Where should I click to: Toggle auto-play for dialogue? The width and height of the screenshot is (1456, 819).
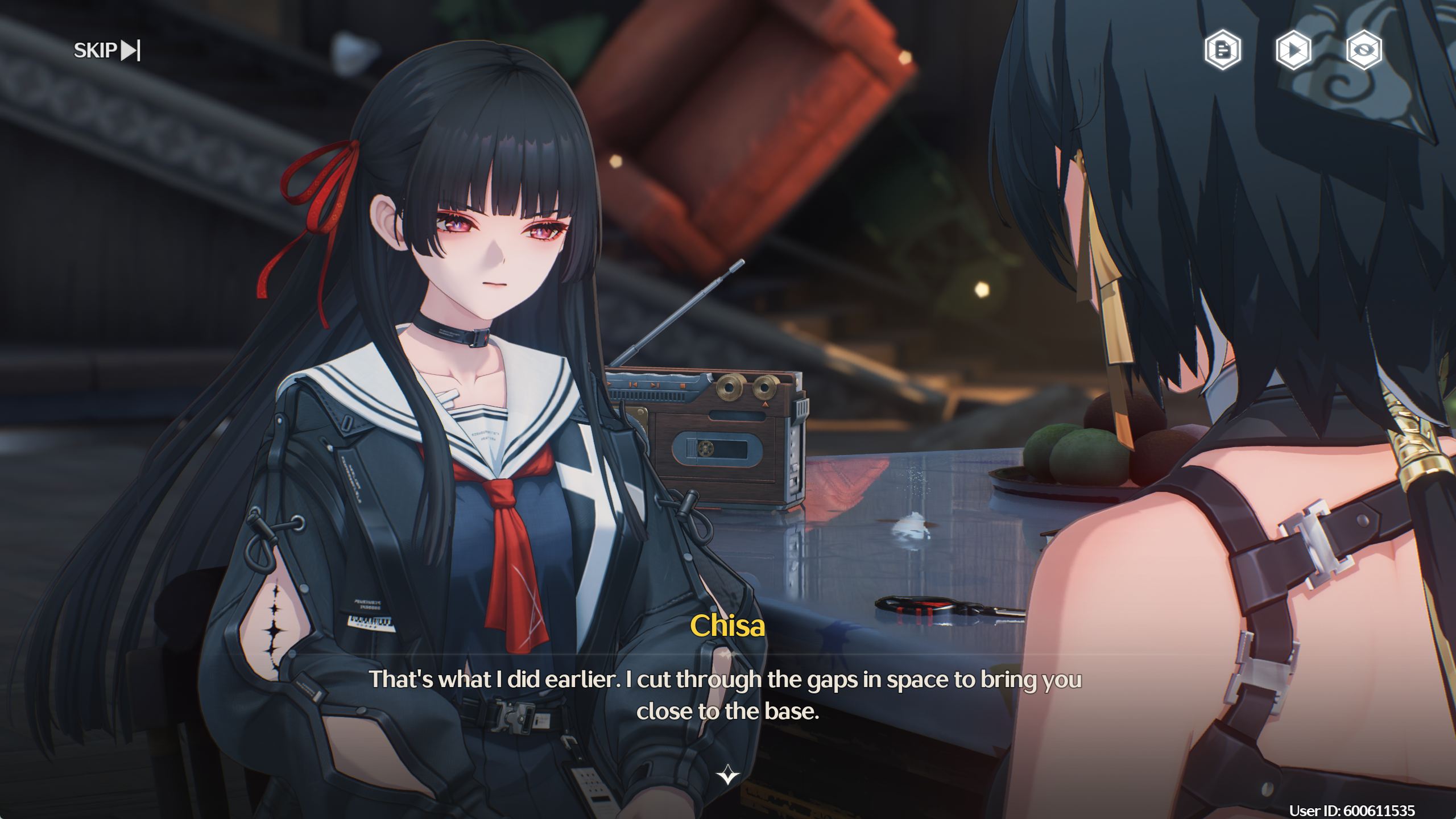[x=1293, y=50]
